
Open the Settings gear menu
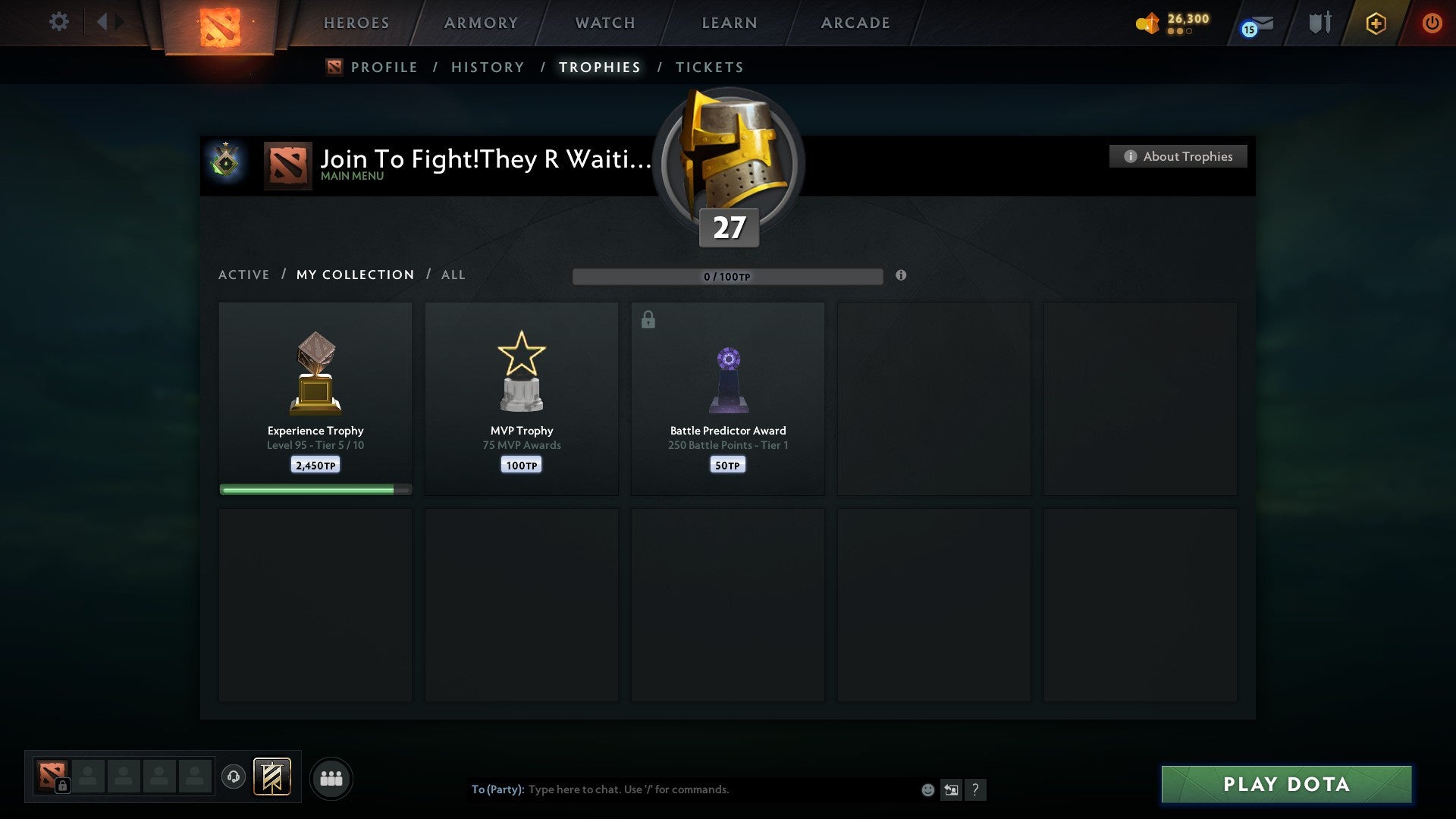click(59, 22)
